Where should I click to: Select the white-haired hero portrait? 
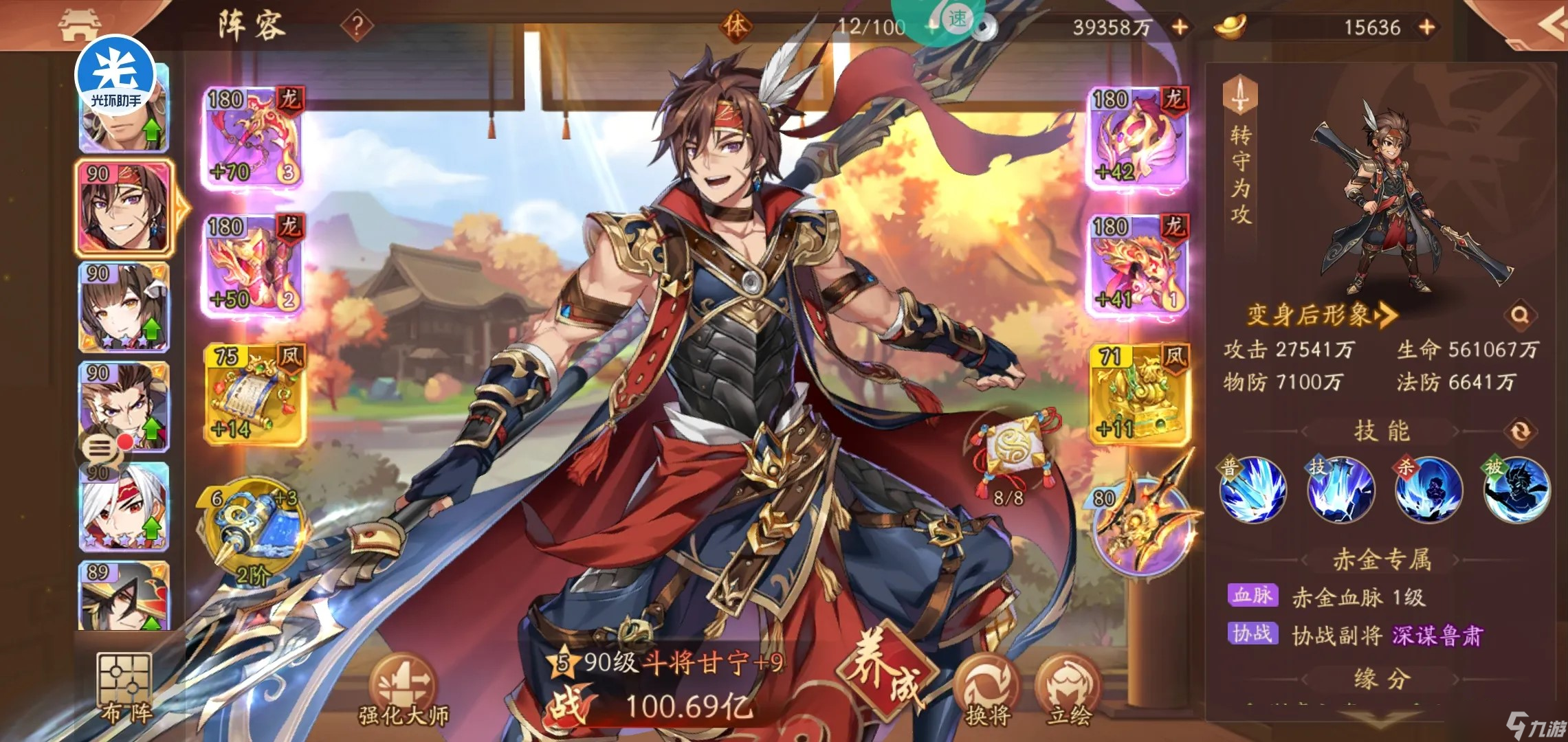[124, 507]
